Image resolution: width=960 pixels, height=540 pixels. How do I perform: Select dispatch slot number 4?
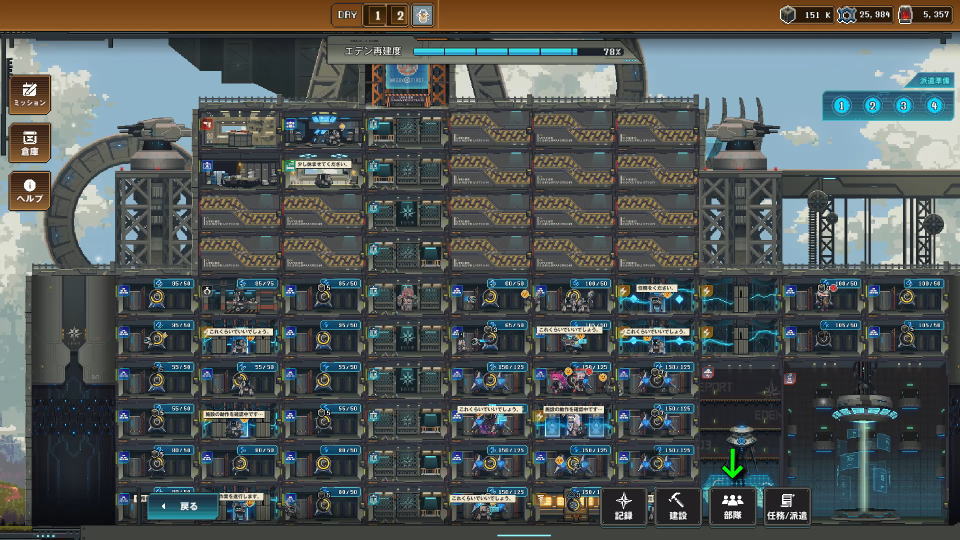coord(934,105)
